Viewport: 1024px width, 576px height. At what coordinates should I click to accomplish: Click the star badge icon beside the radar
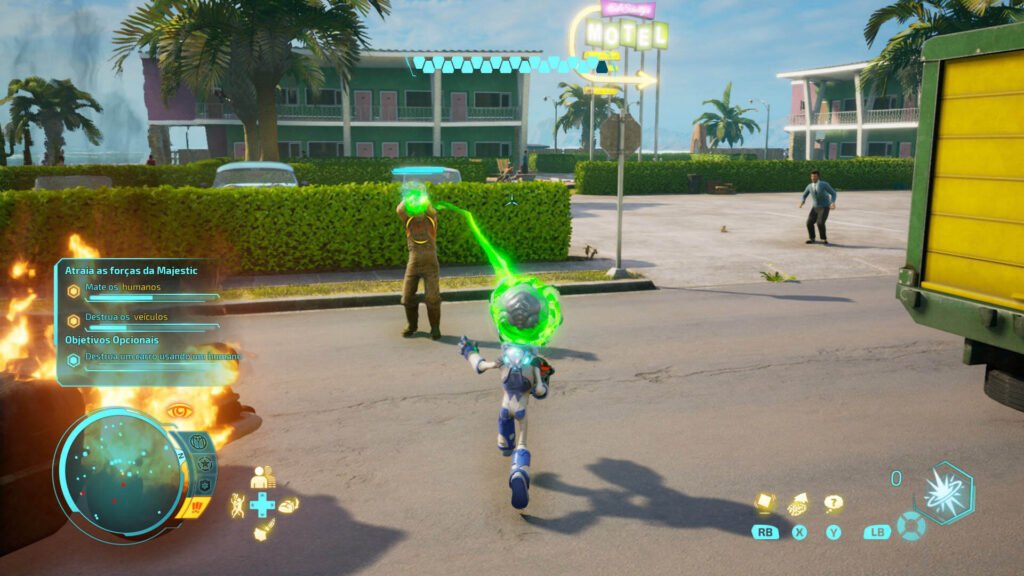[x=205, y=464]
